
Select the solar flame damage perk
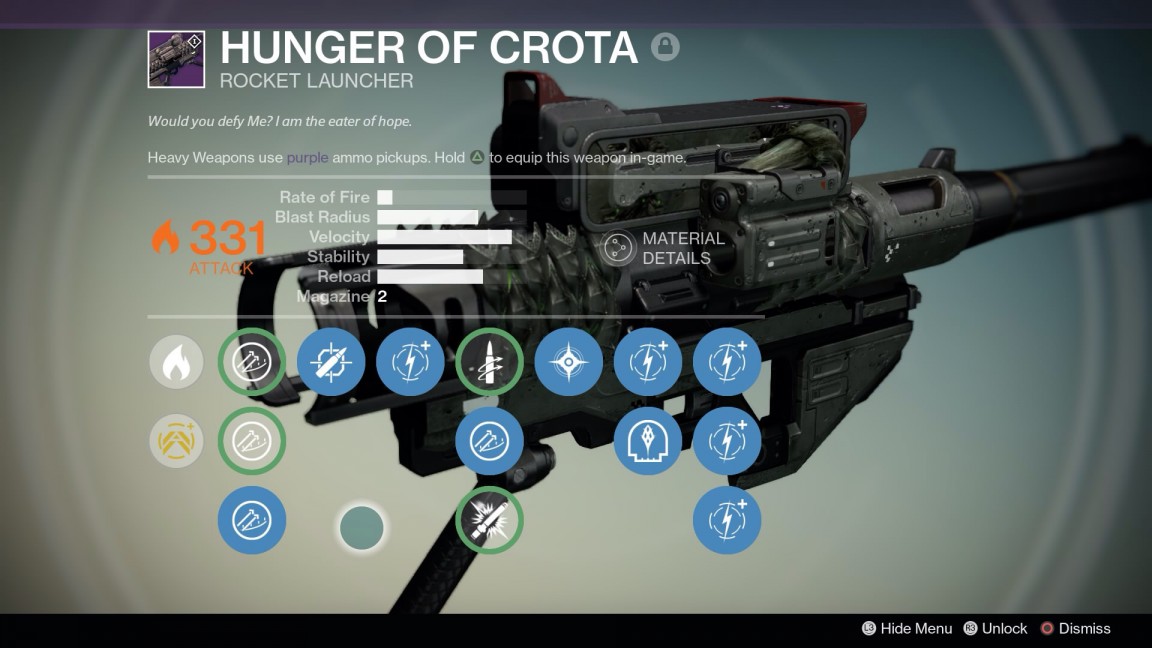pyautogui.click(x=177, y=362)
